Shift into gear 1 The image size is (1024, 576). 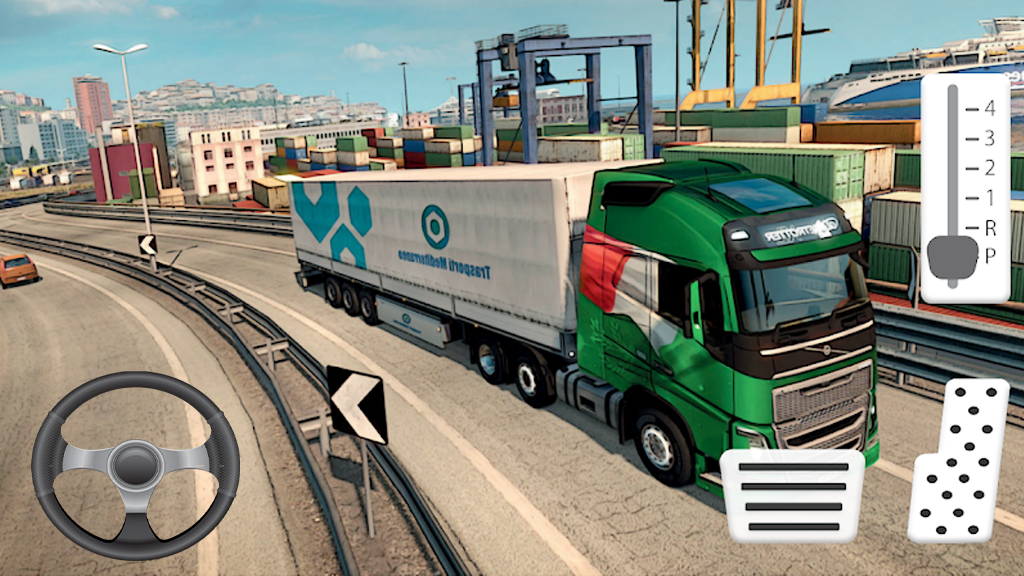point(989,198)
